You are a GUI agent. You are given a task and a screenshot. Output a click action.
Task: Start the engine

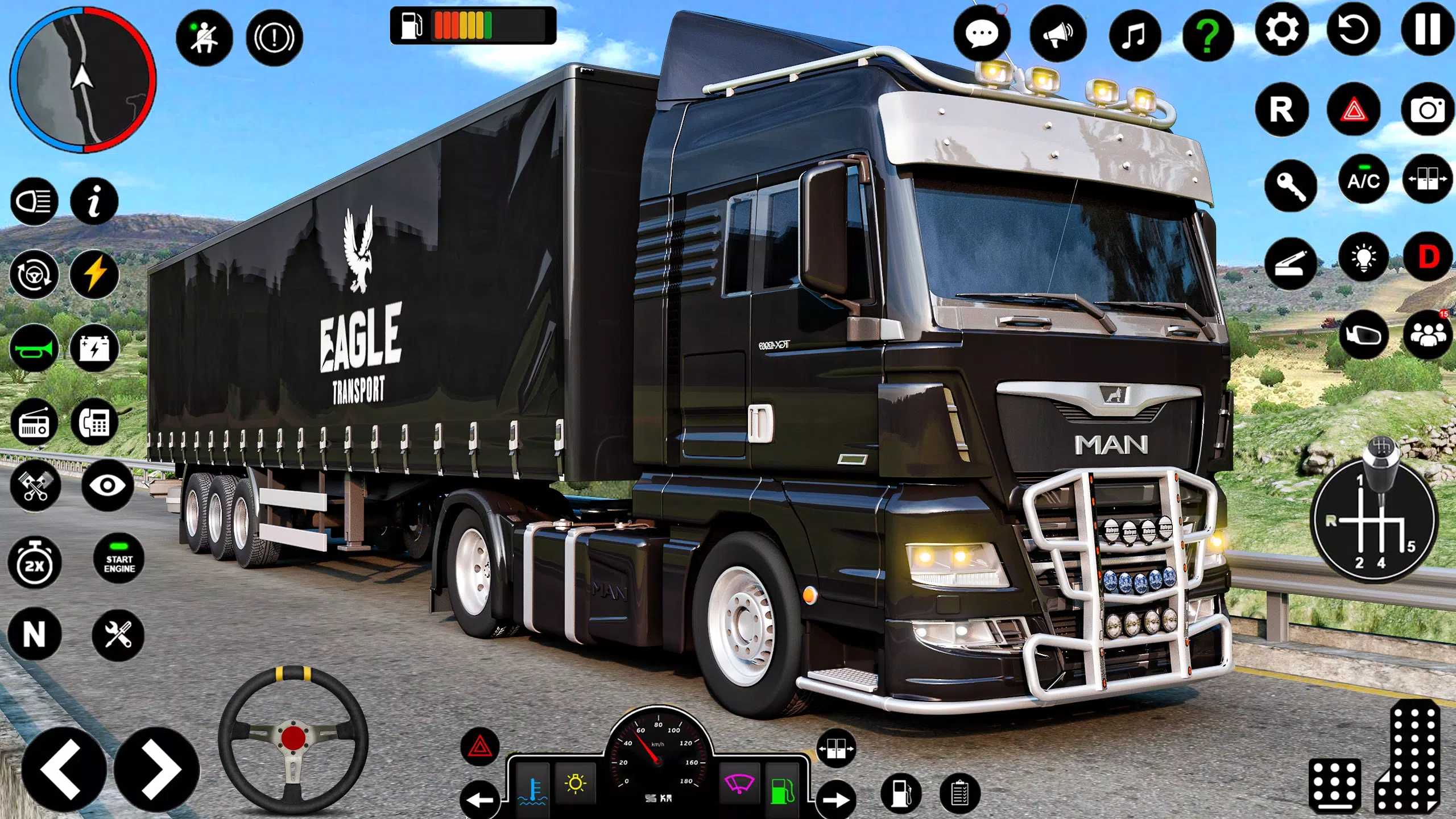[119, 561]
